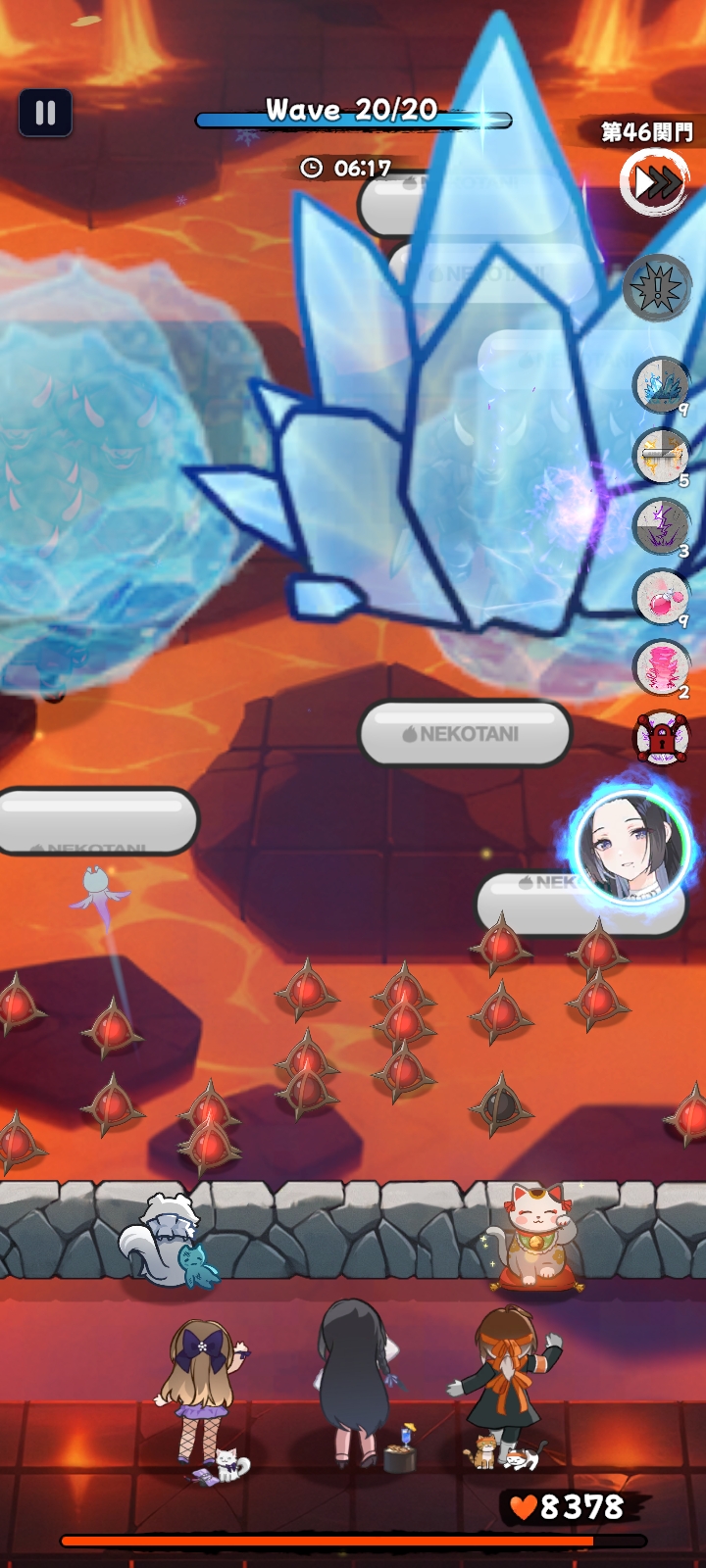This screenshot has height=1568, width=706.
Task: Use the yellow lightning bar skill
Action: point(661,457)
